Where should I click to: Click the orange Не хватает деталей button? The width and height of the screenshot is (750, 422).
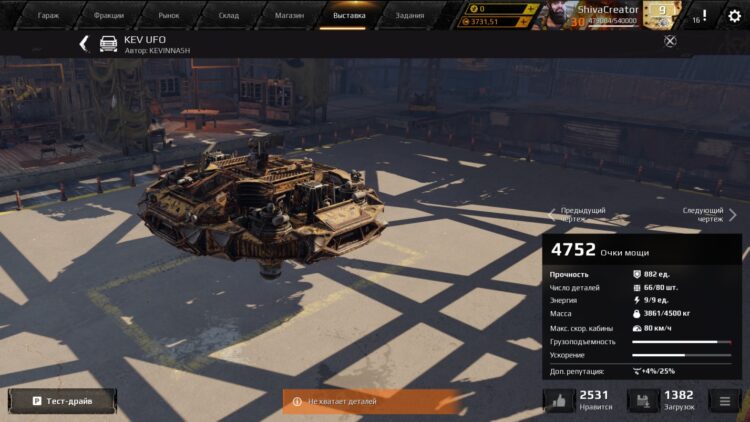[371, 401]
